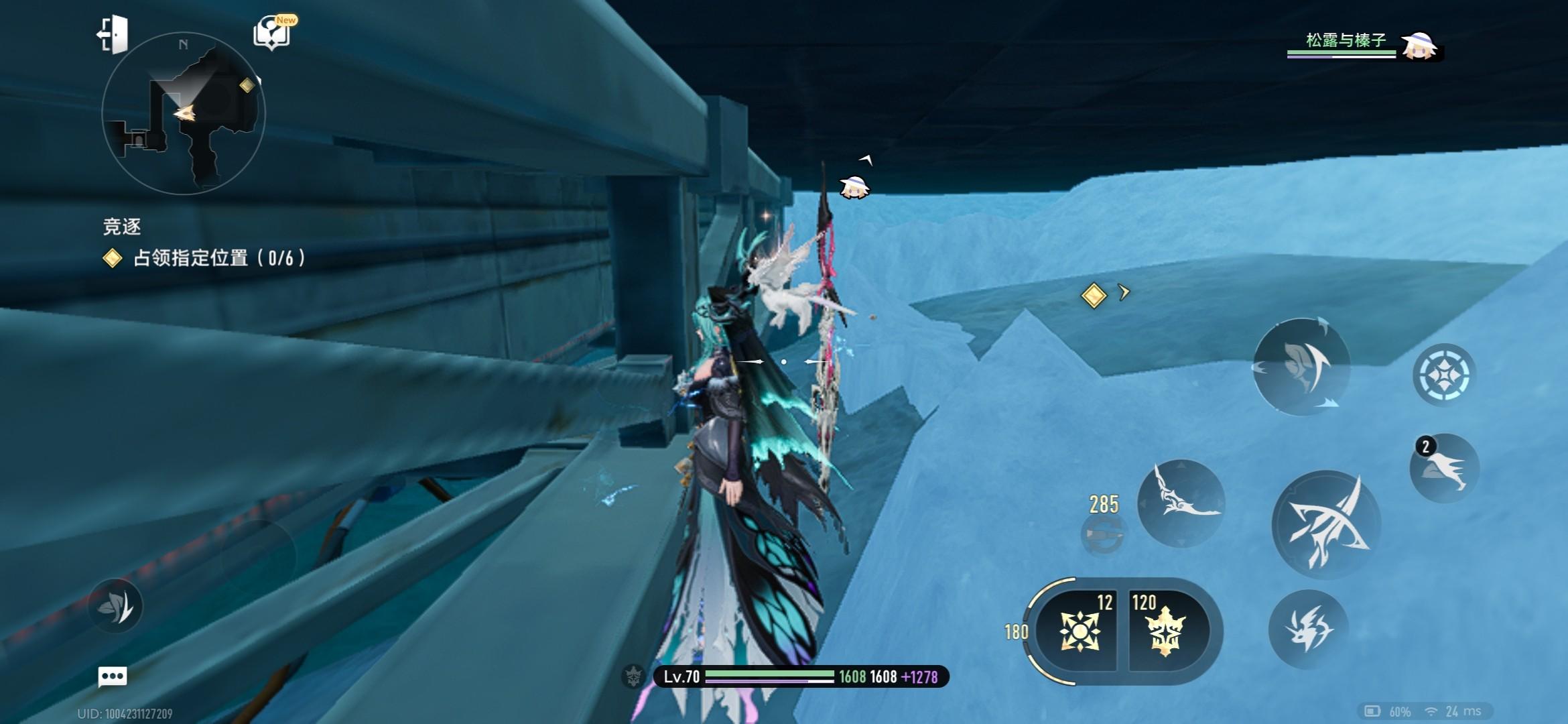Image resolution: width=1568 pixels, height=724 pixels.
Task: Open the chat speech bubble
Action: click(x=112, y=676)
